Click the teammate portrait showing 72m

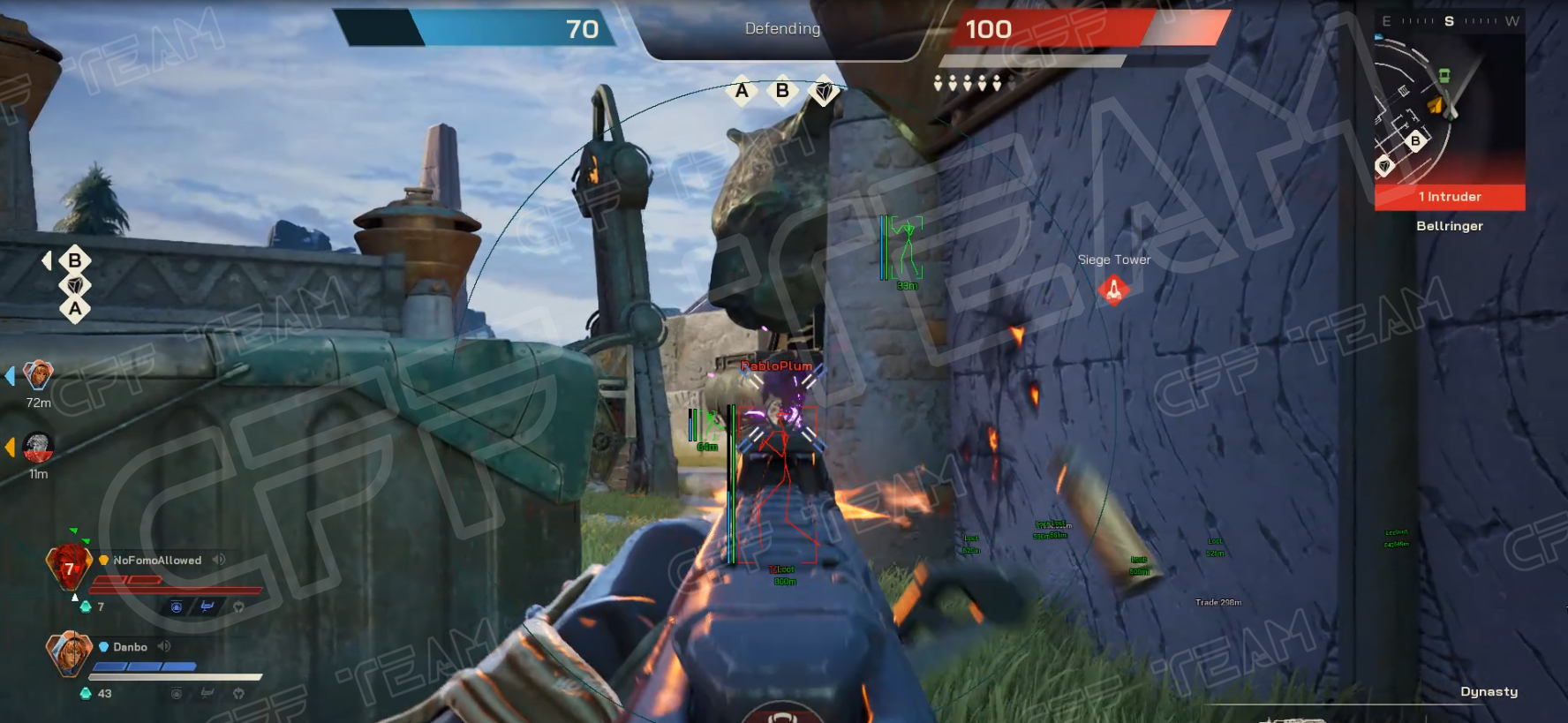pyautogui.click(x=38, y=375)
